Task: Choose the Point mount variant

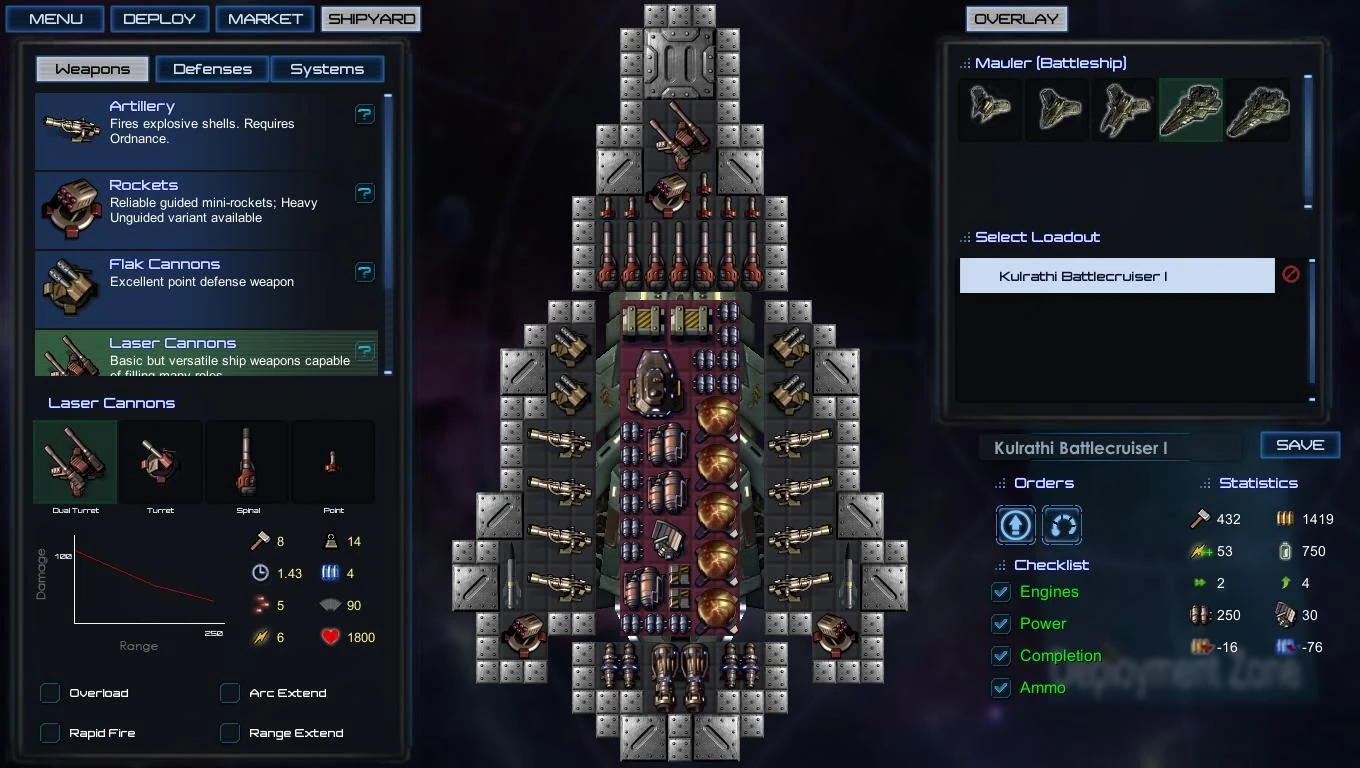Action: [x=333, y=461]
